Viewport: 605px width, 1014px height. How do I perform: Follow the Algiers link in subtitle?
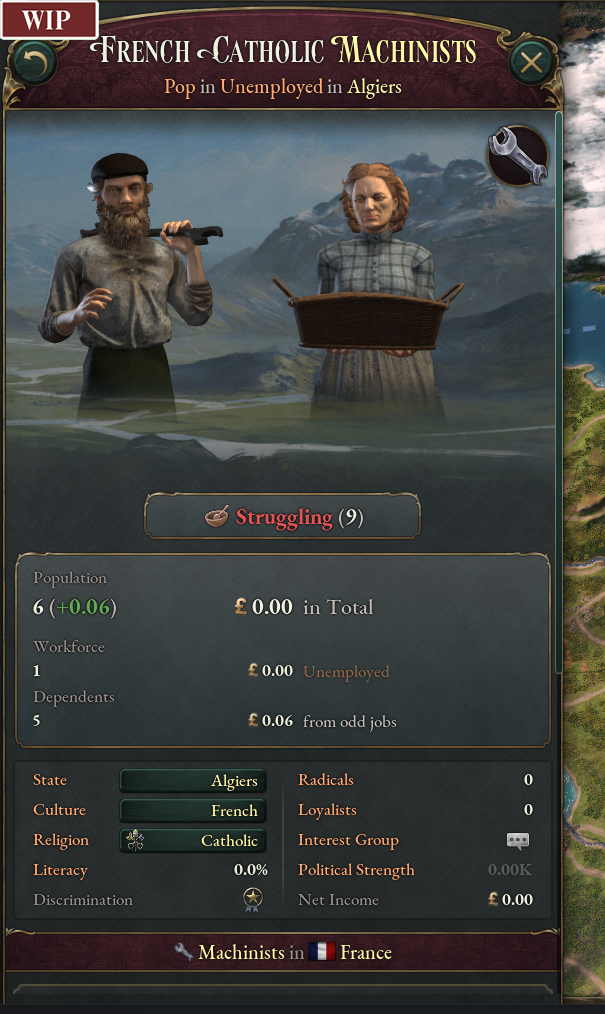pos(374,87)
